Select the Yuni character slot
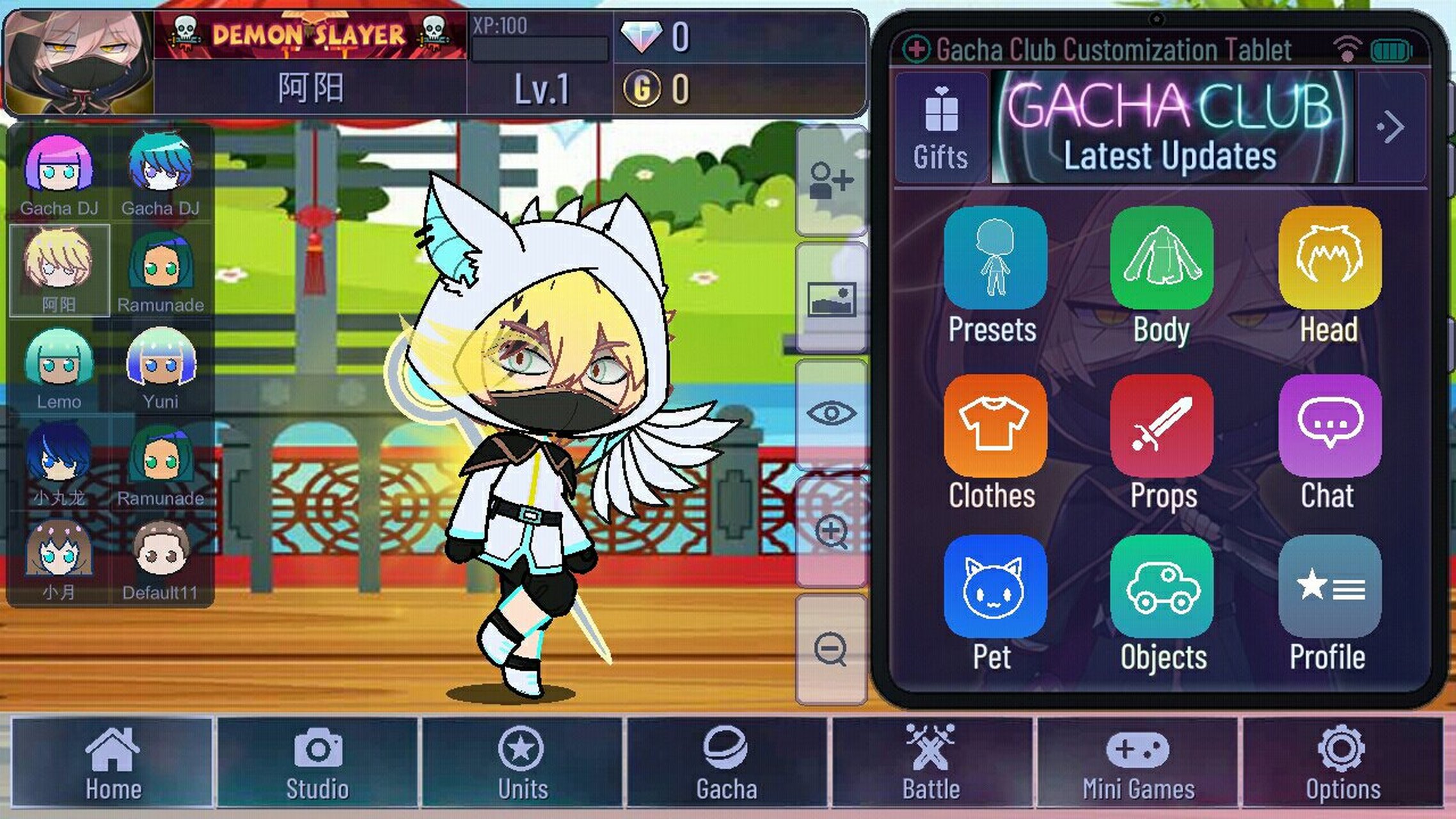The height and width of the screenshot is (819, 1456). pyautogui.click(x=161, y=368)
